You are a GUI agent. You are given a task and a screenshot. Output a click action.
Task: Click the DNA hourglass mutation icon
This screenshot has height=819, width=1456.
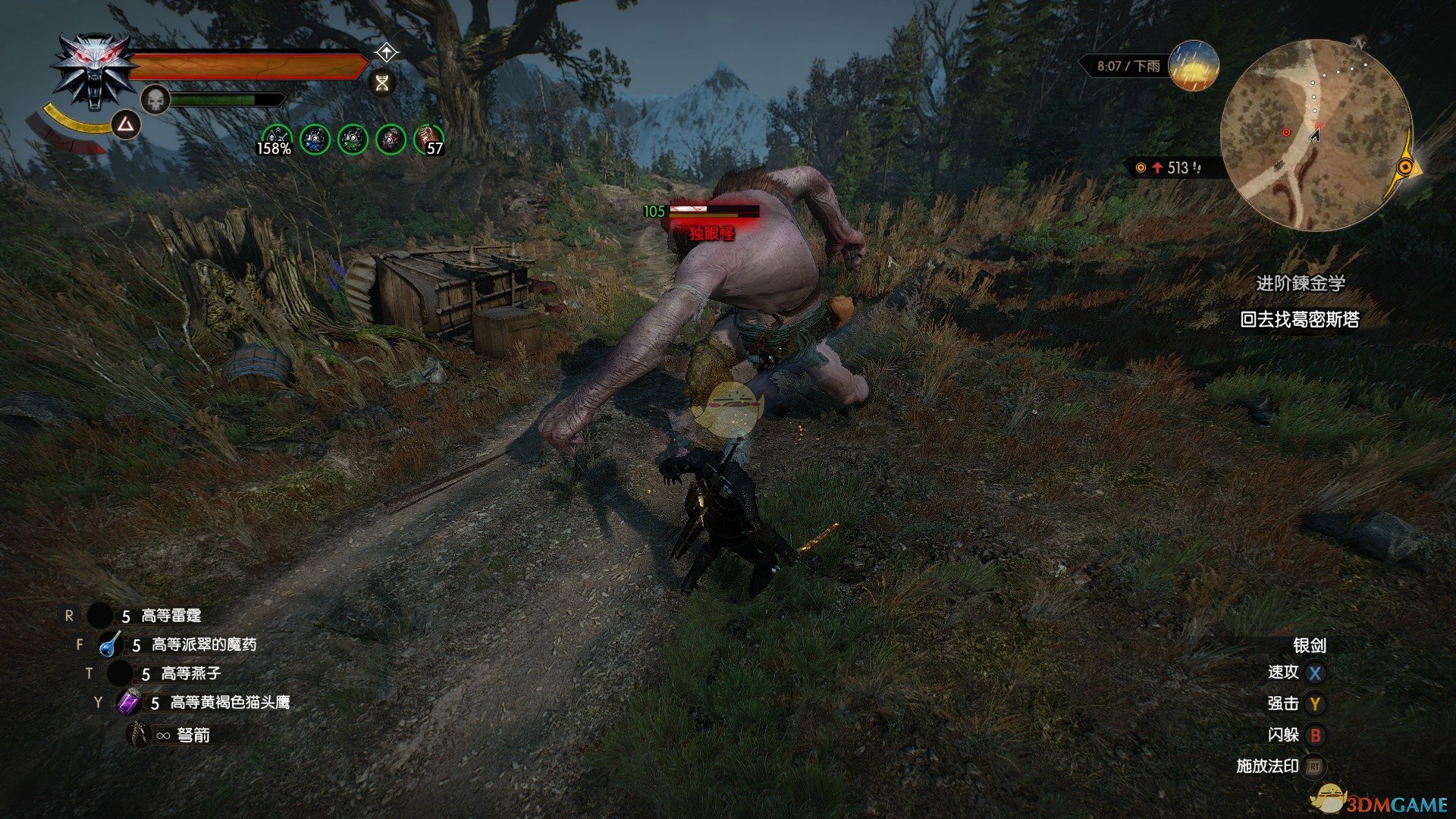(x=382, y=83)
